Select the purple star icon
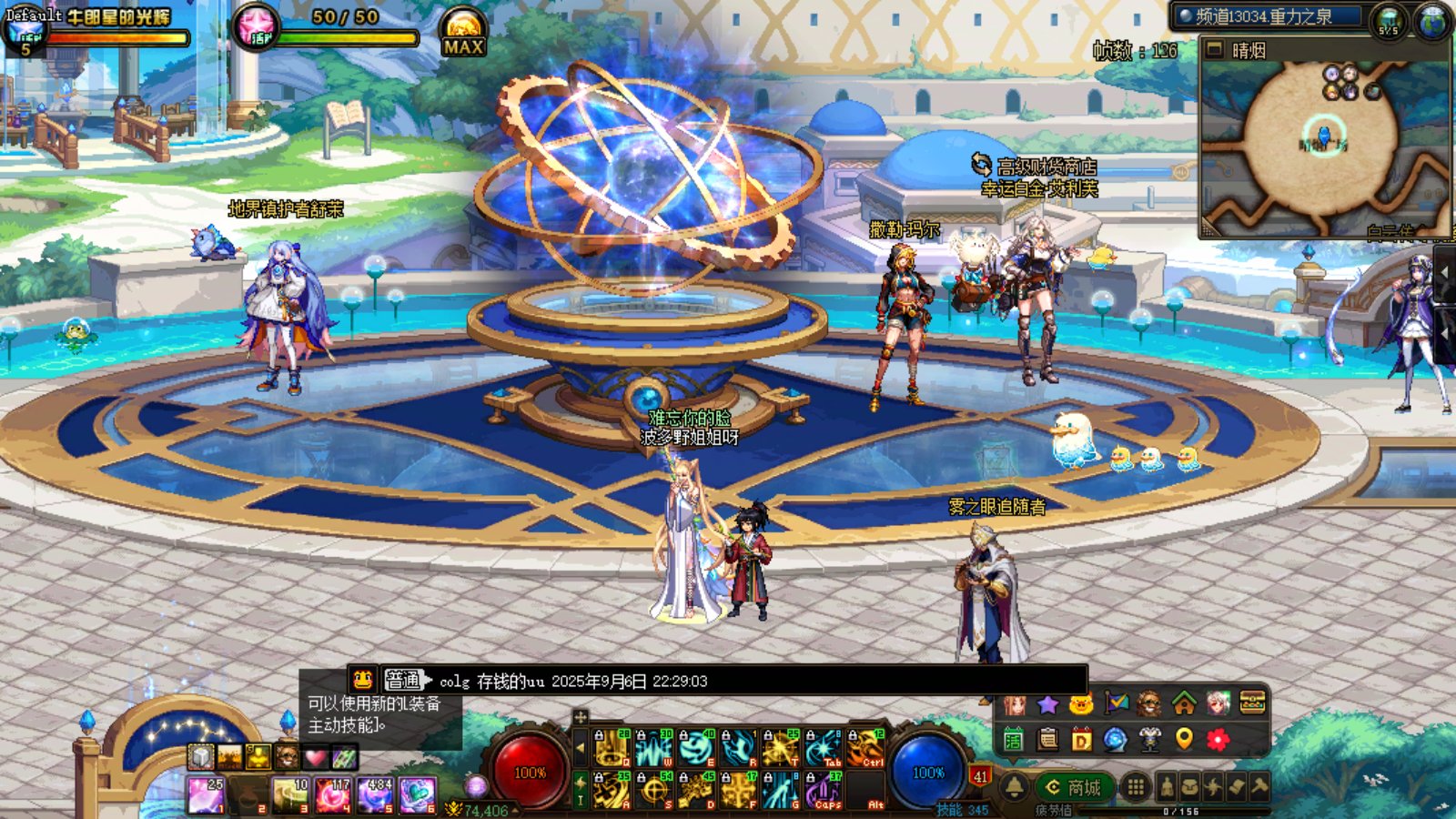This screenshot has height=819, width=1456. click(1047, 703)
